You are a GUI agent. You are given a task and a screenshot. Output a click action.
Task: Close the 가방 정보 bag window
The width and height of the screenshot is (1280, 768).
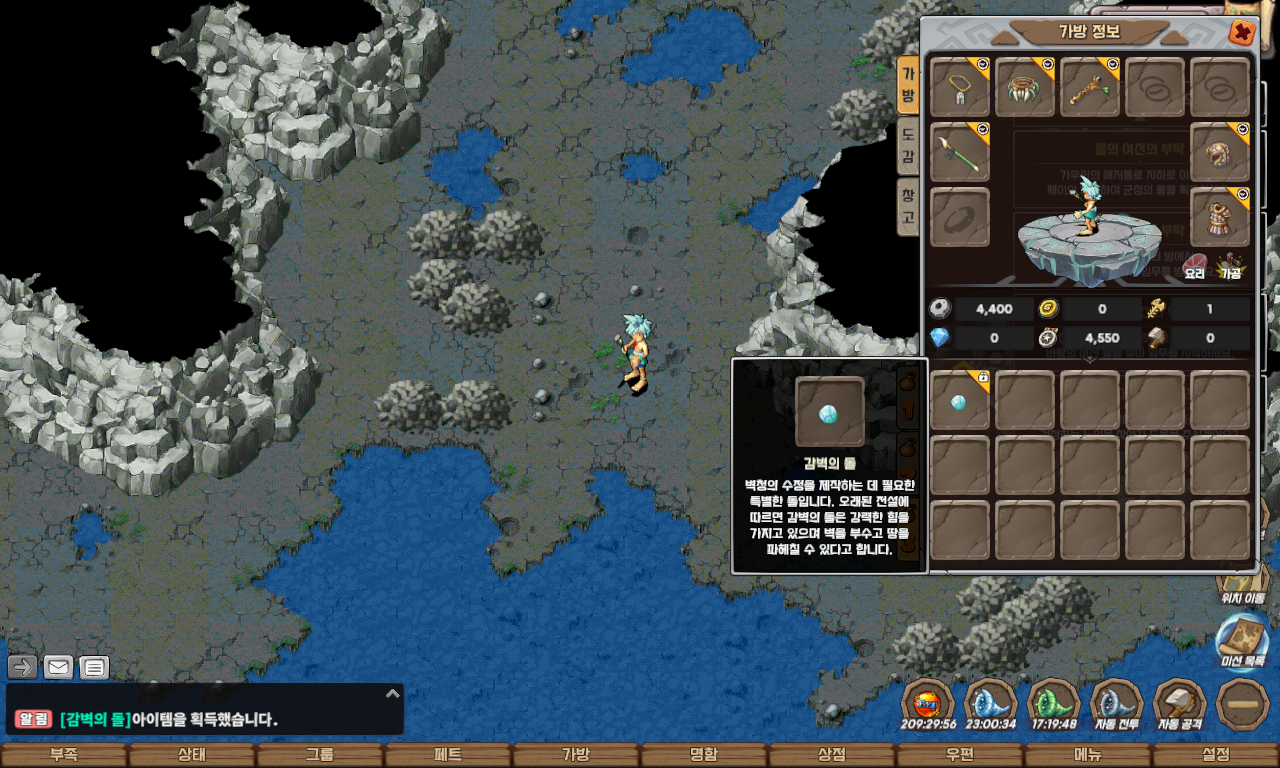pos(1242,33)
